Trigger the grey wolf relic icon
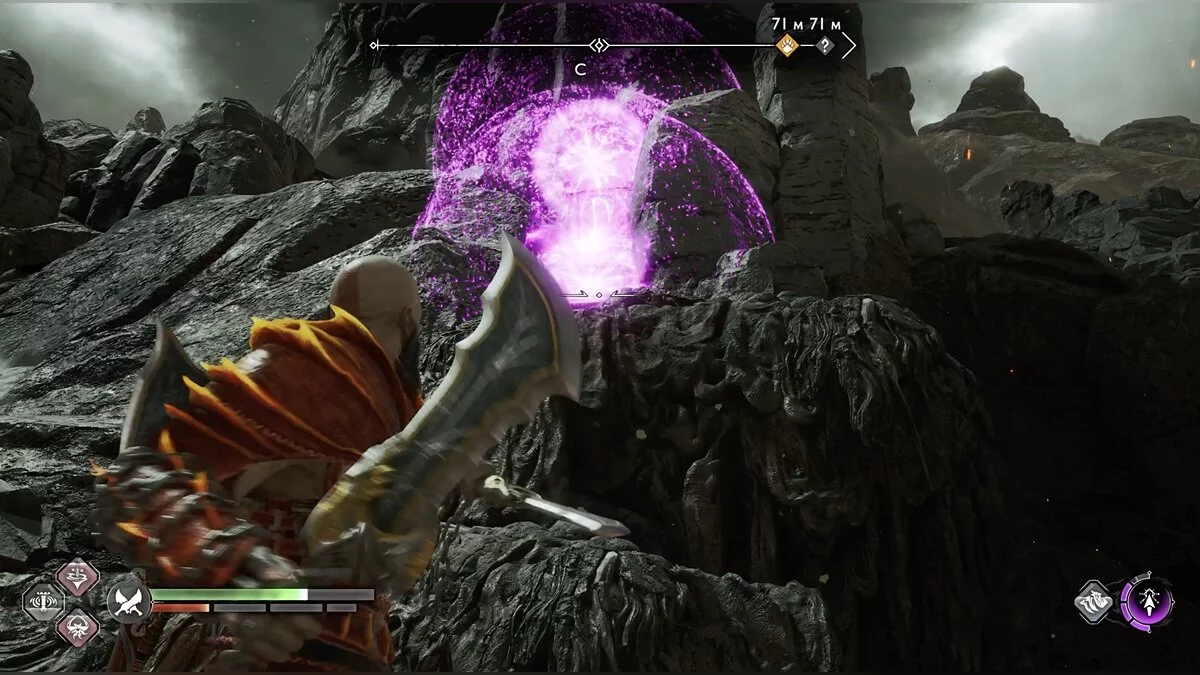Image resolution: width=1200 pixels, height=675 pixels. pos(1095,602)
